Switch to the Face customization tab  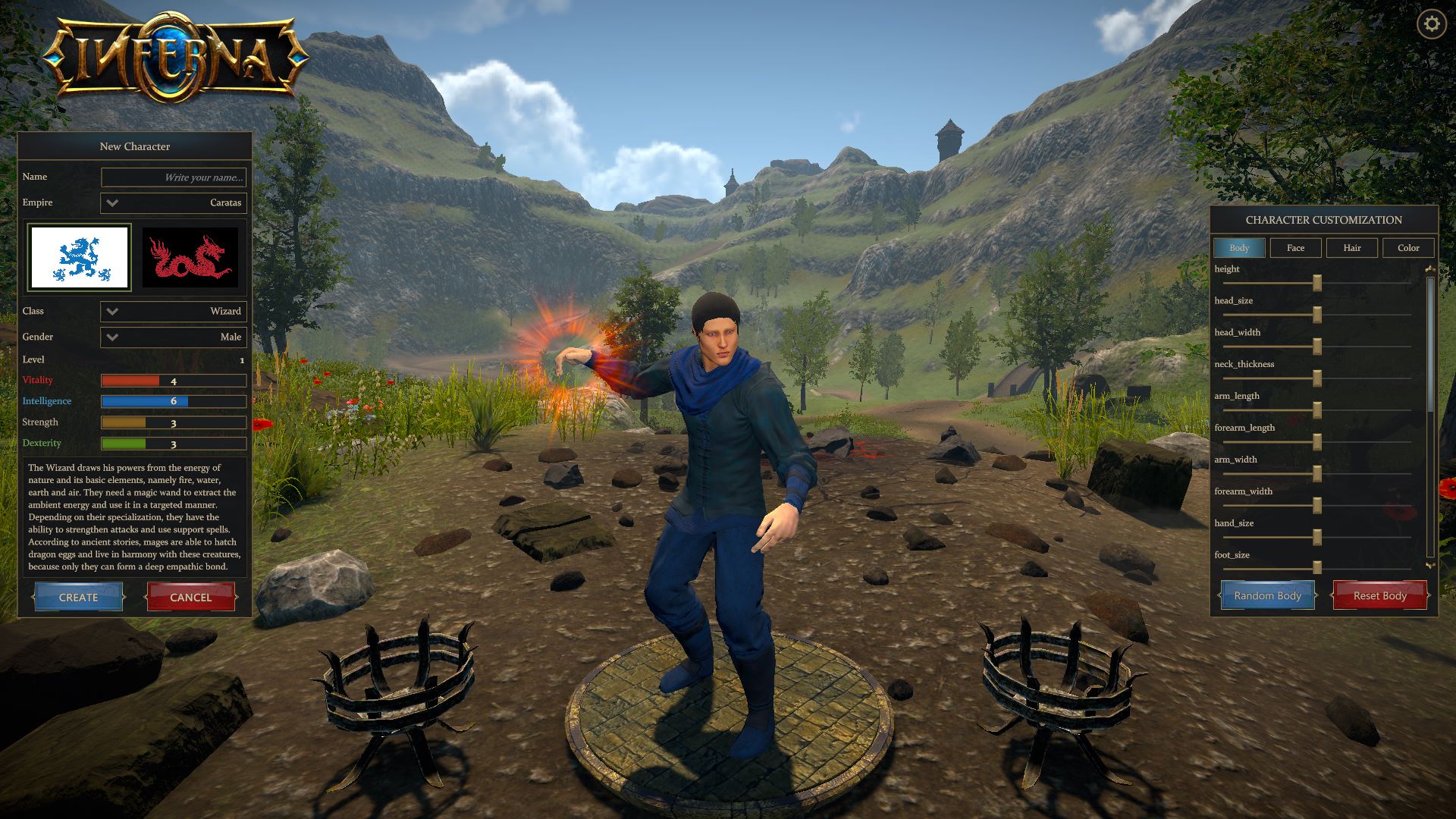[x=1295, y=247]
